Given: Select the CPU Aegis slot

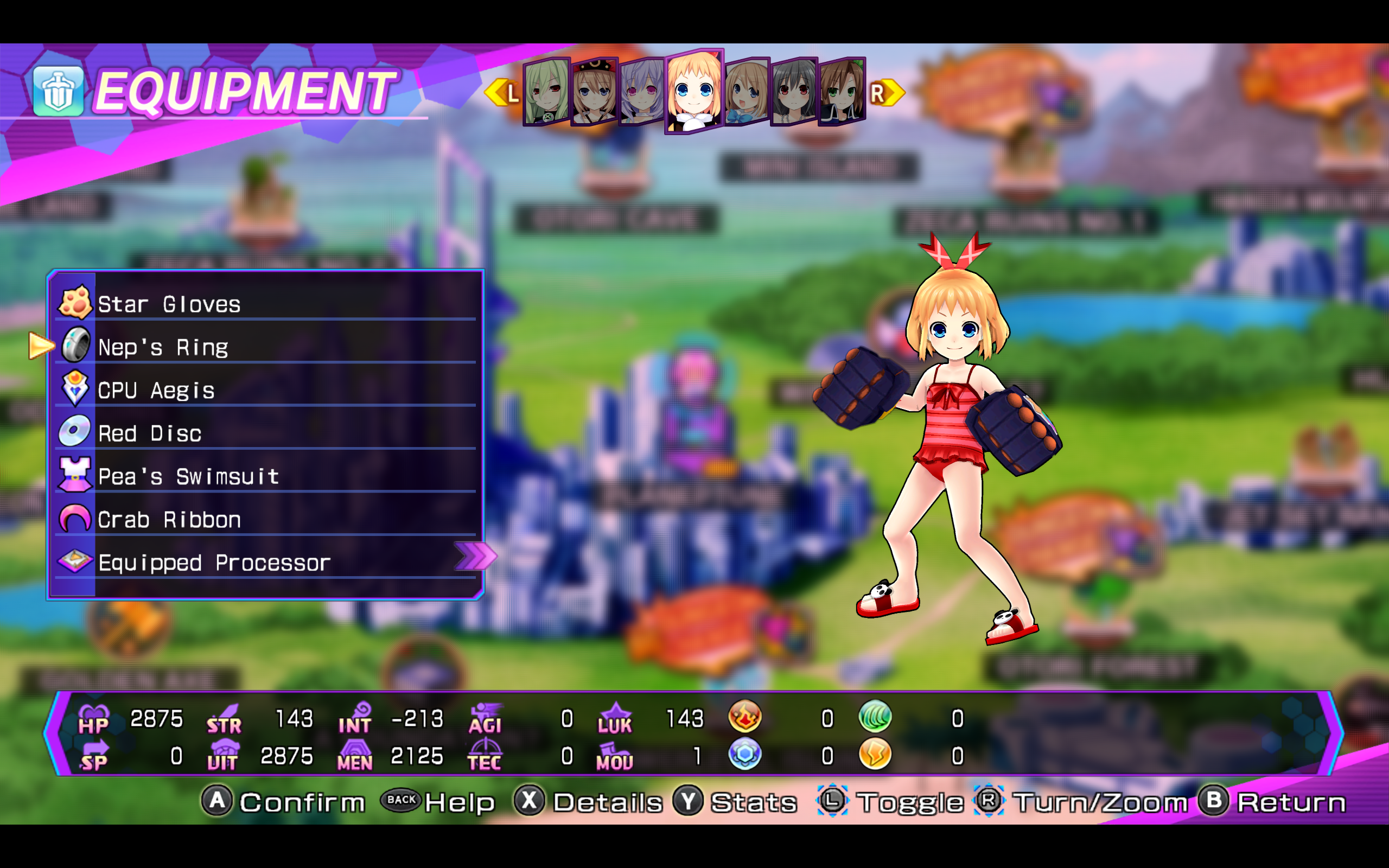Looking at the screenshot, I should (x=265, y=391).
